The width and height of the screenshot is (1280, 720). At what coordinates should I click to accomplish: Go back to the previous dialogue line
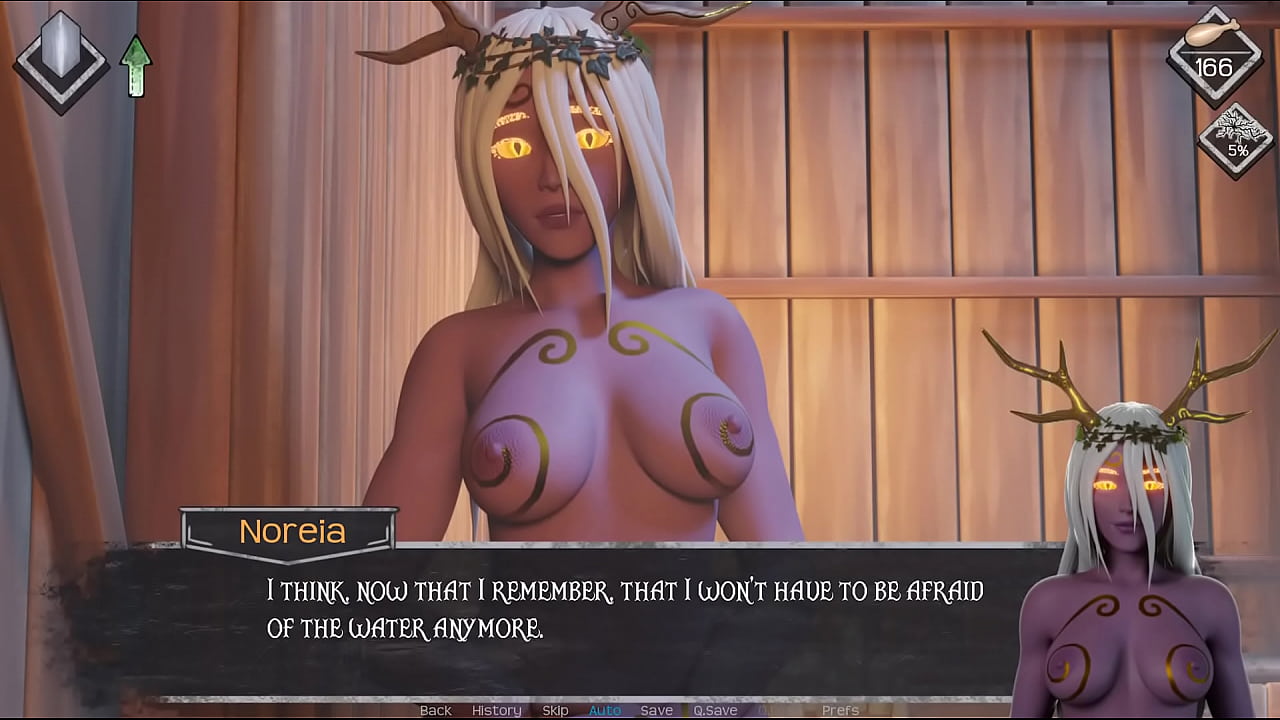pos(435,710)
